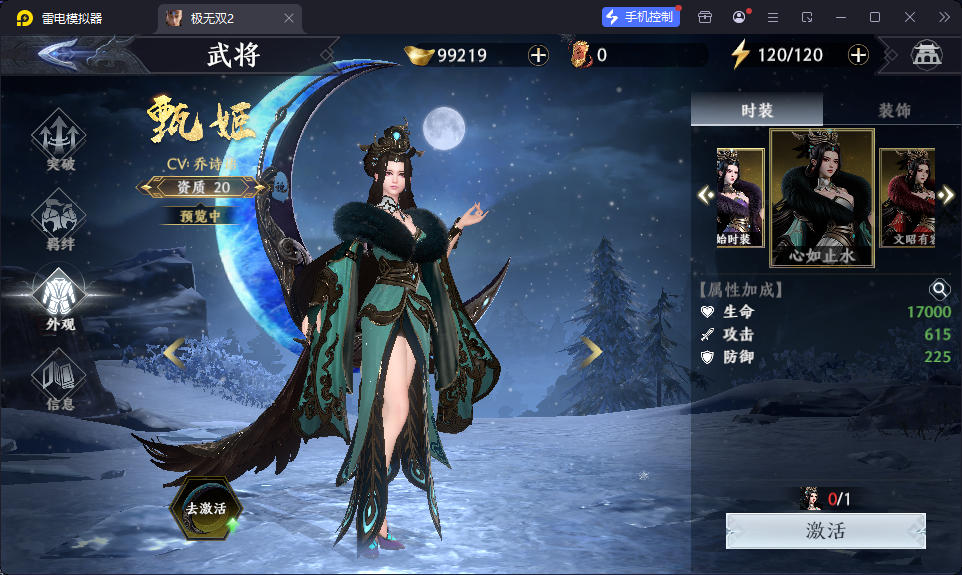
Task: Tap the 去激活 round button
Action: (204, 507)
